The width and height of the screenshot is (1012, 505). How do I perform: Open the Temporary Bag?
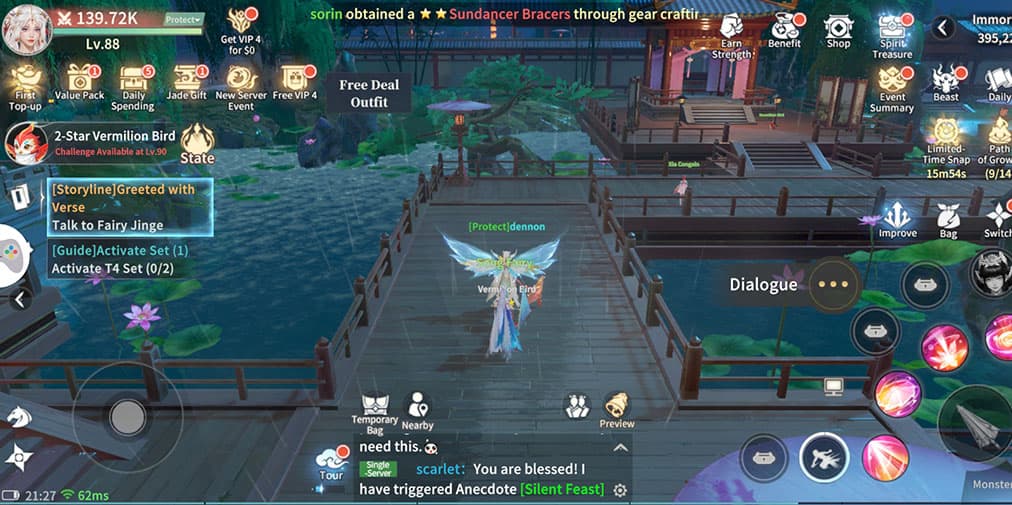coord(375,412)
